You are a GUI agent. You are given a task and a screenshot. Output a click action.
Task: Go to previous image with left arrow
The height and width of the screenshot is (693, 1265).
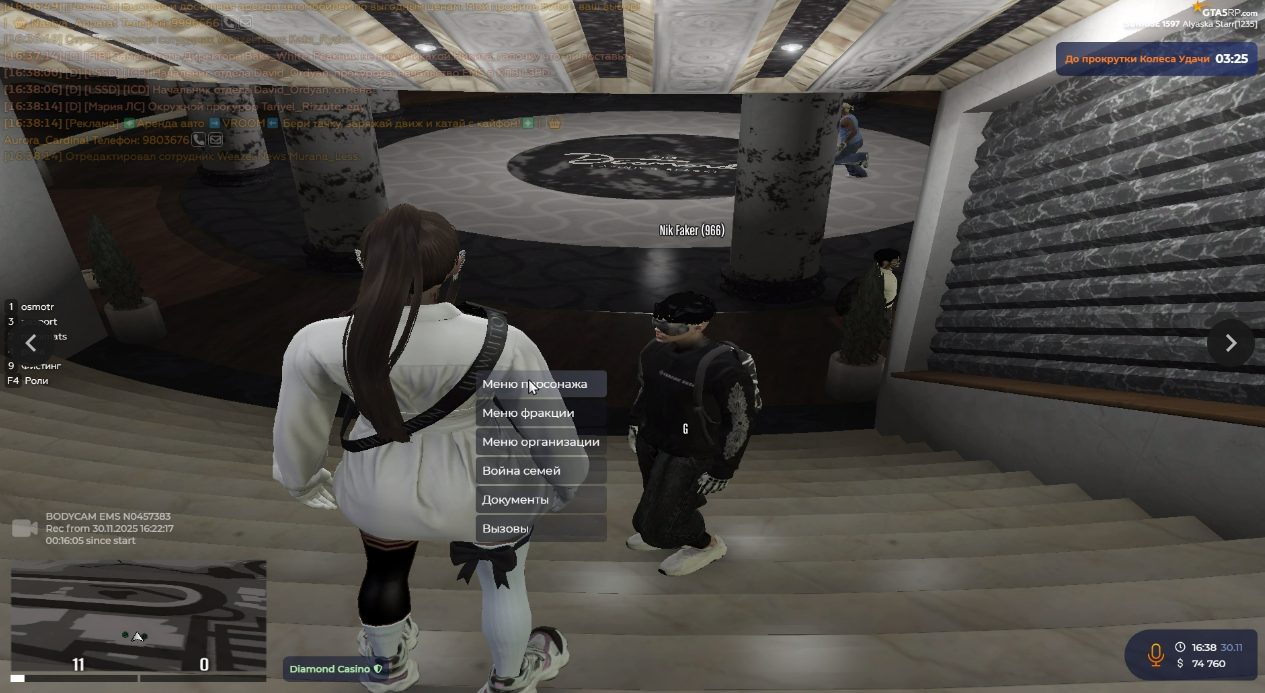[x=31, y=343]
